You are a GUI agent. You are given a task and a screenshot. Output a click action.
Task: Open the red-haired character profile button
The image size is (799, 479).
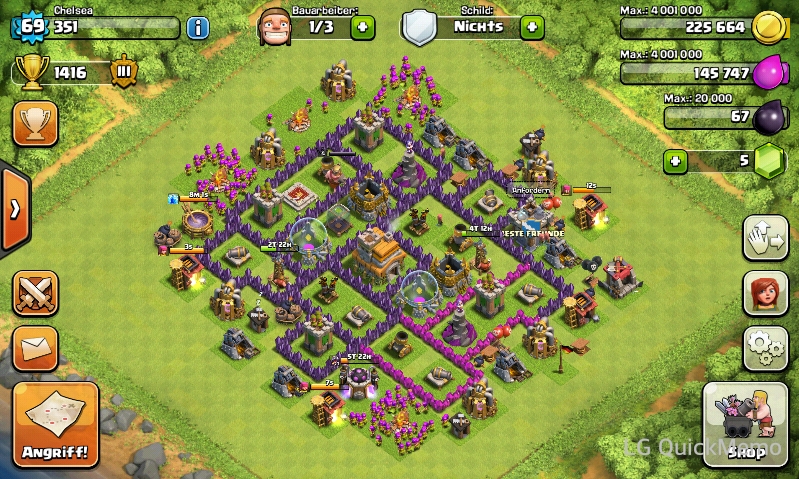[x=765, y=293]
